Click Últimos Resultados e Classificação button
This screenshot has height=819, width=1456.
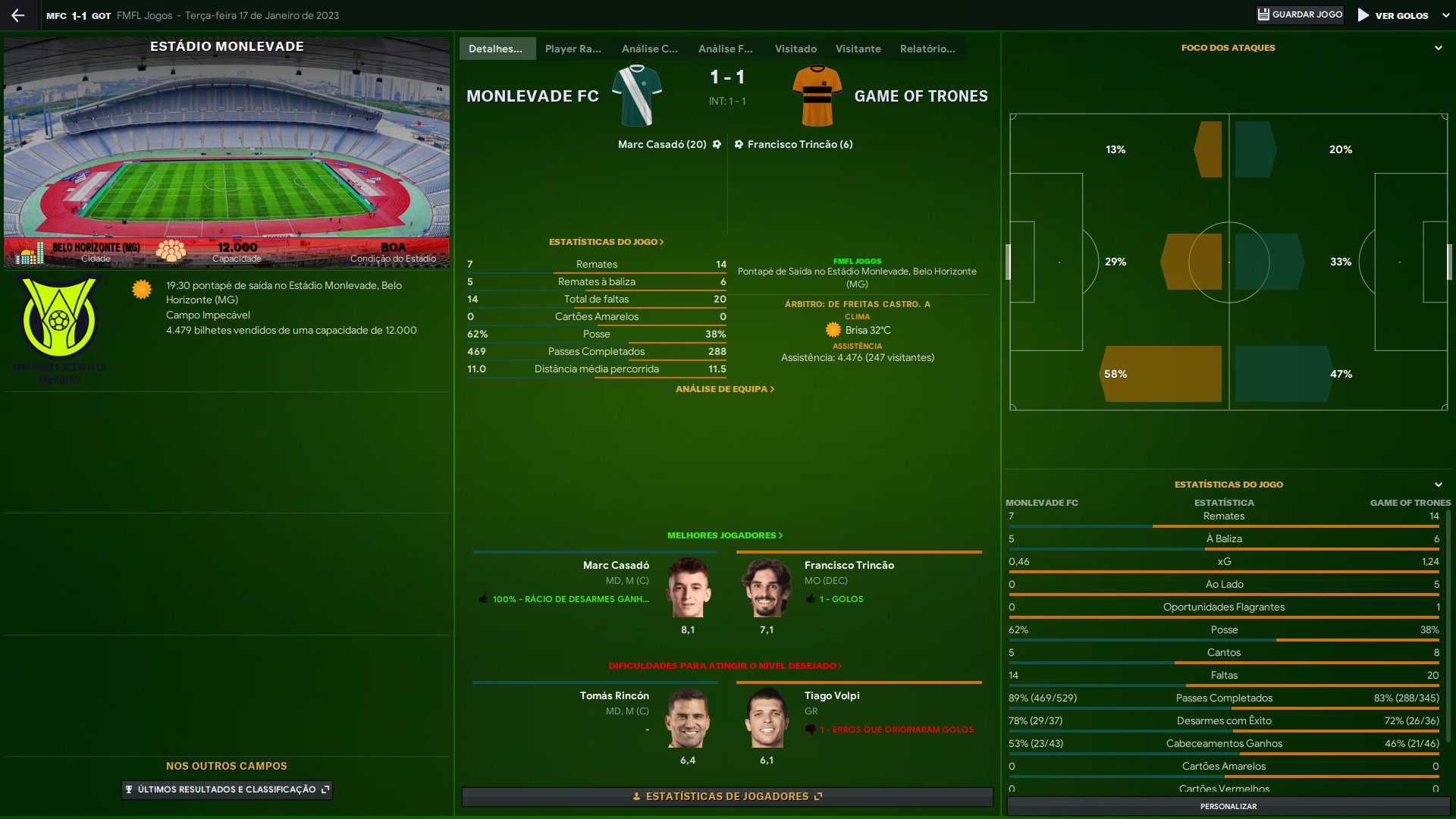point(227,789)
